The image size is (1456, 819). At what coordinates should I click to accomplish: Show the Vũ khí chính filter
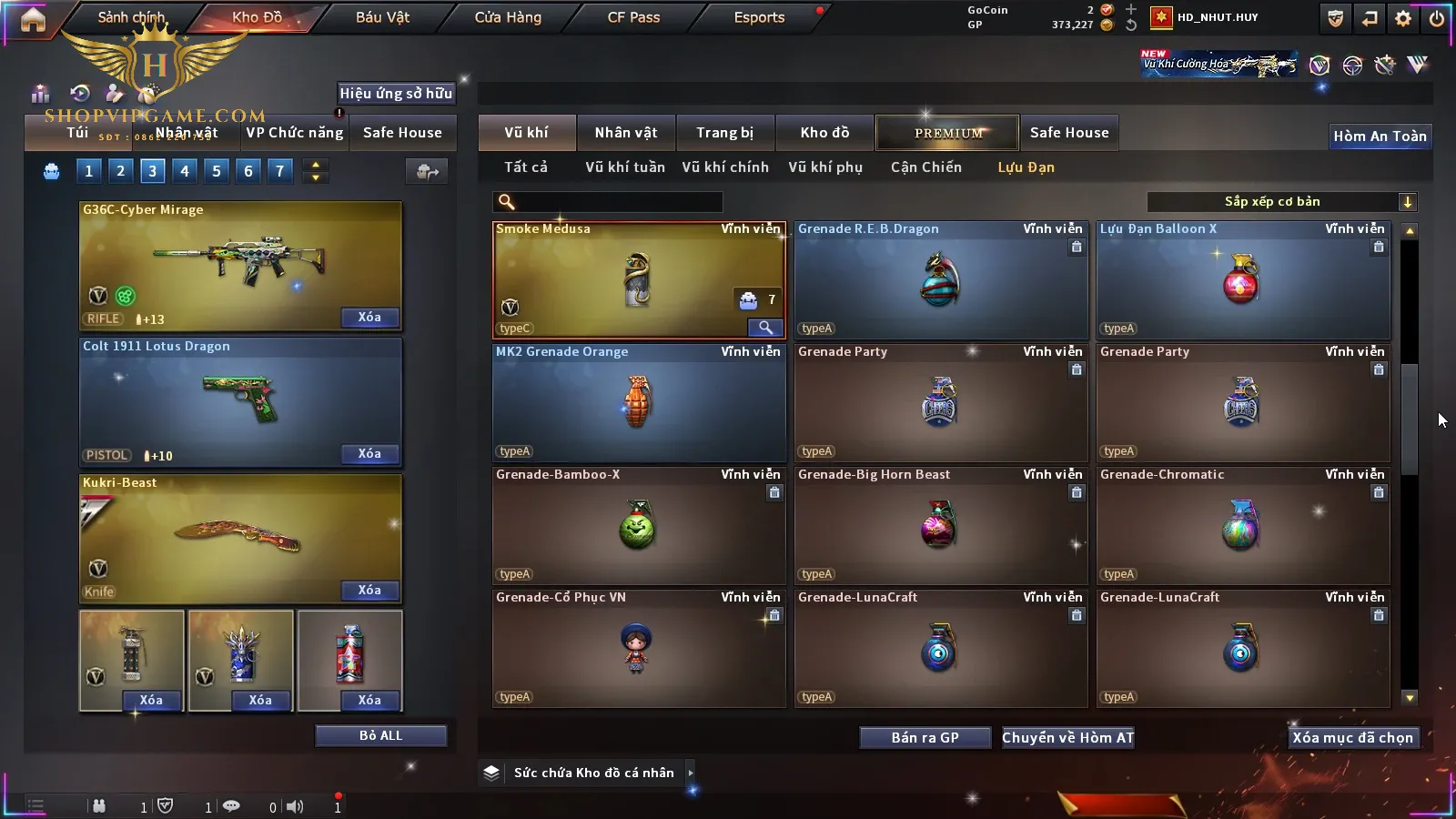click(x=725, y=167)
